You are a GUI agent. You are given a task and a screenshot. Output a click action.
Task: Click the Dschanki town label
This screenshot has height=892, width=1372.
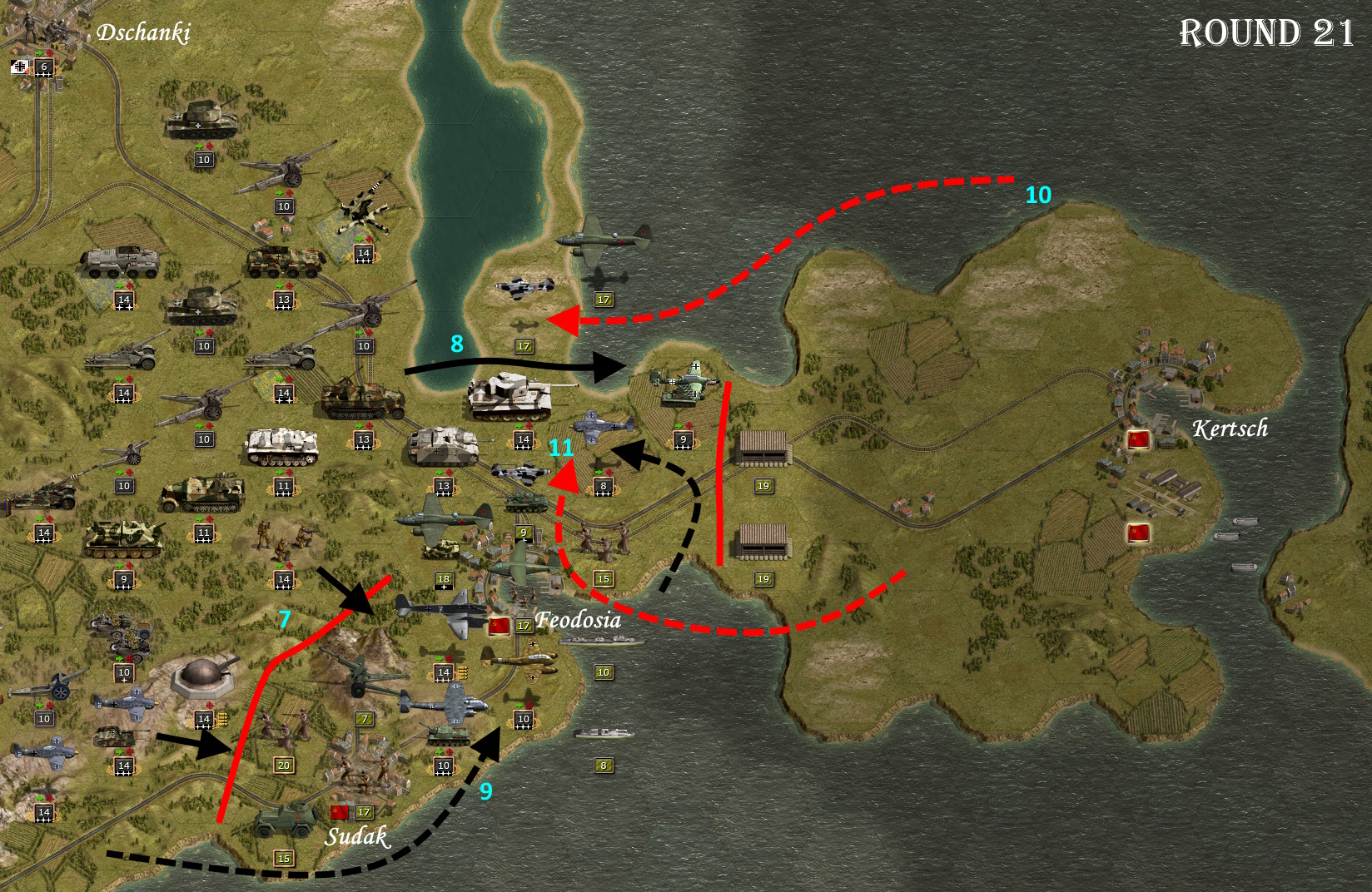144,35
